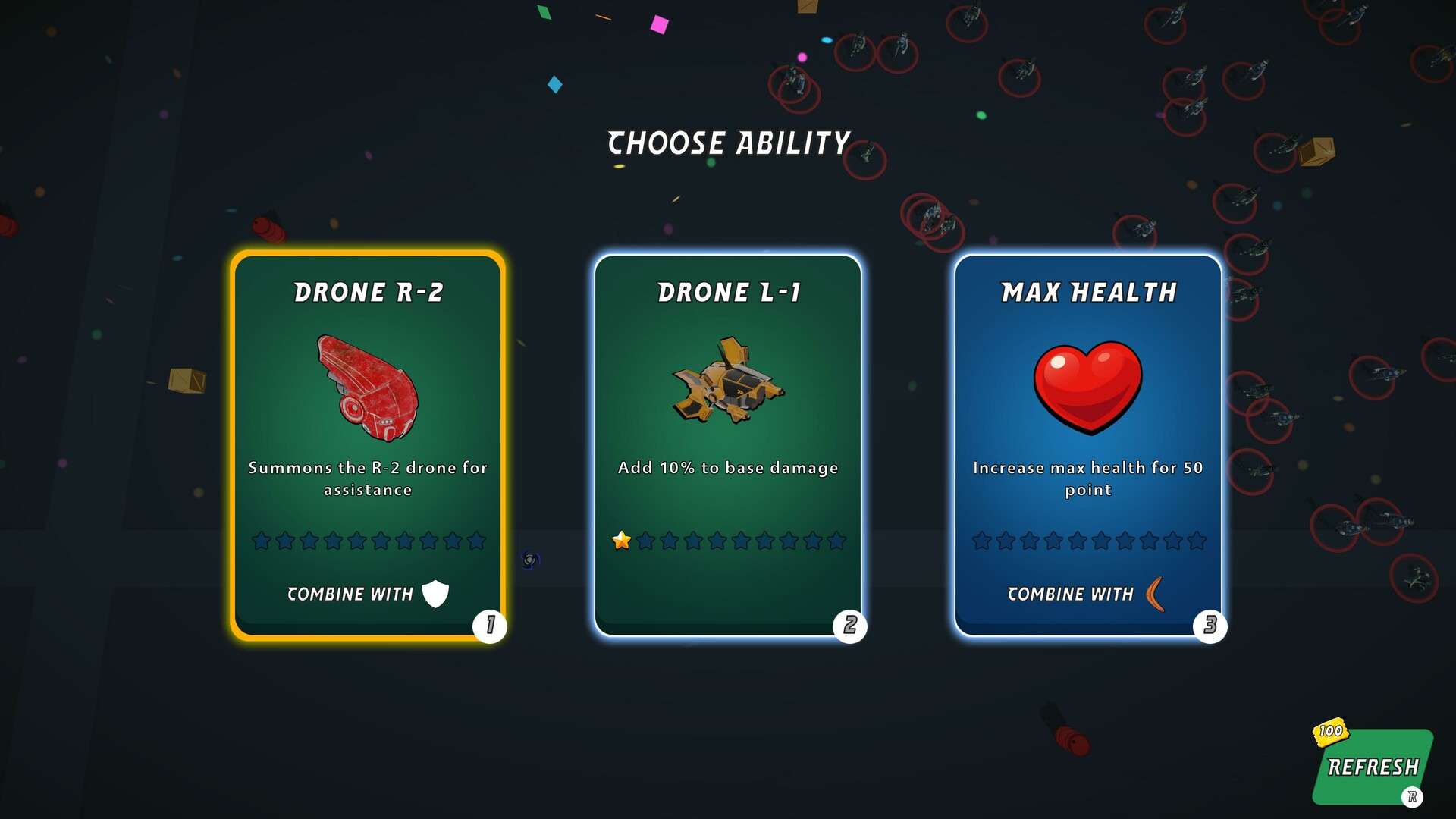
Task: Click the boomerang combine icon on Max Health
Action: click(1153, 595)
